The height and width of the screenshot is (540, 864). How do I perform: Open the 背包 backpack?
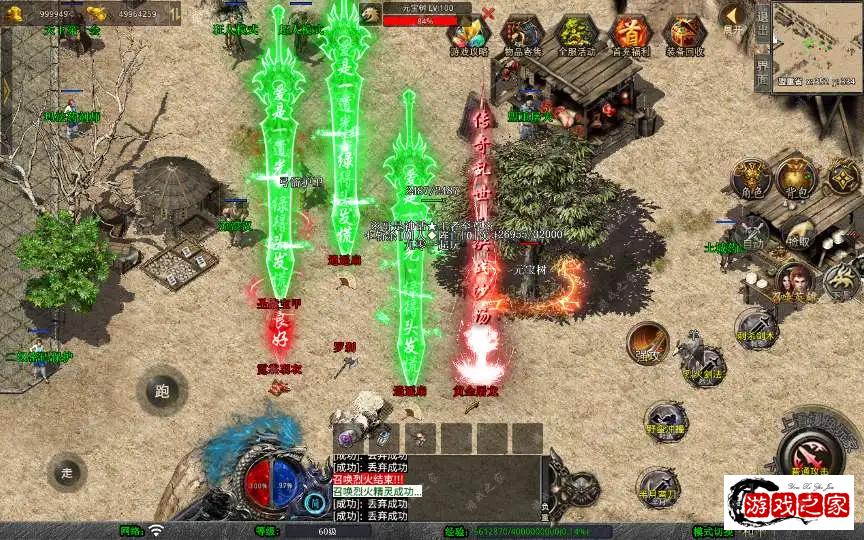[x=797, y=178]
